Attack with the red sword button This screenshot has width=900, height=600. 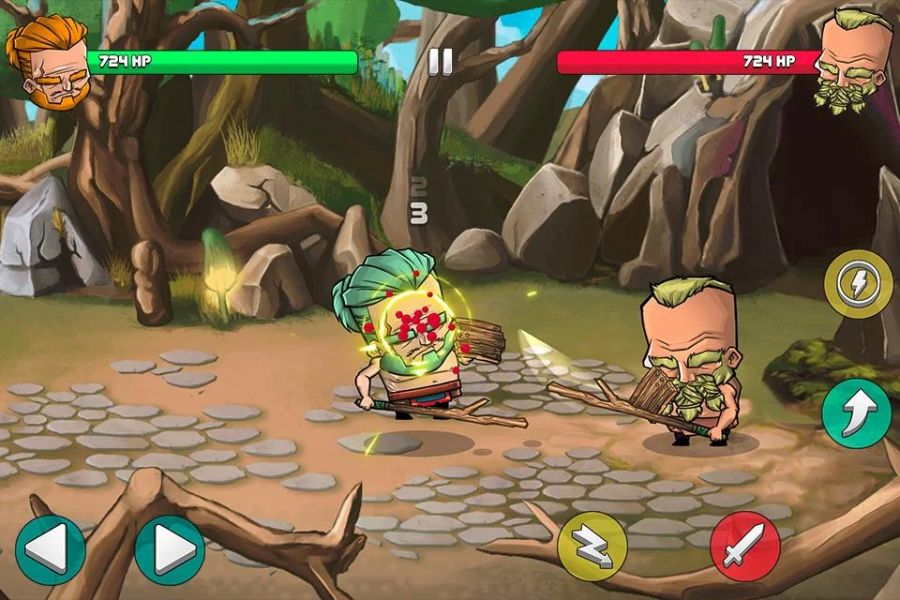pyautogui.click(x=745, y=546)
